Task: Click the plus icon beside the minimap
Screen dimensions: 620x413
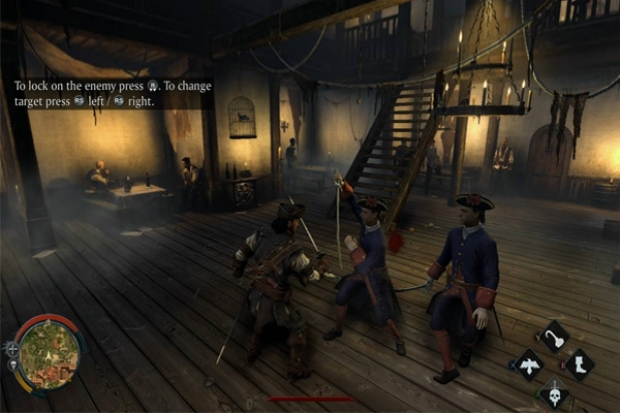Action: click(x=12, y=348)
